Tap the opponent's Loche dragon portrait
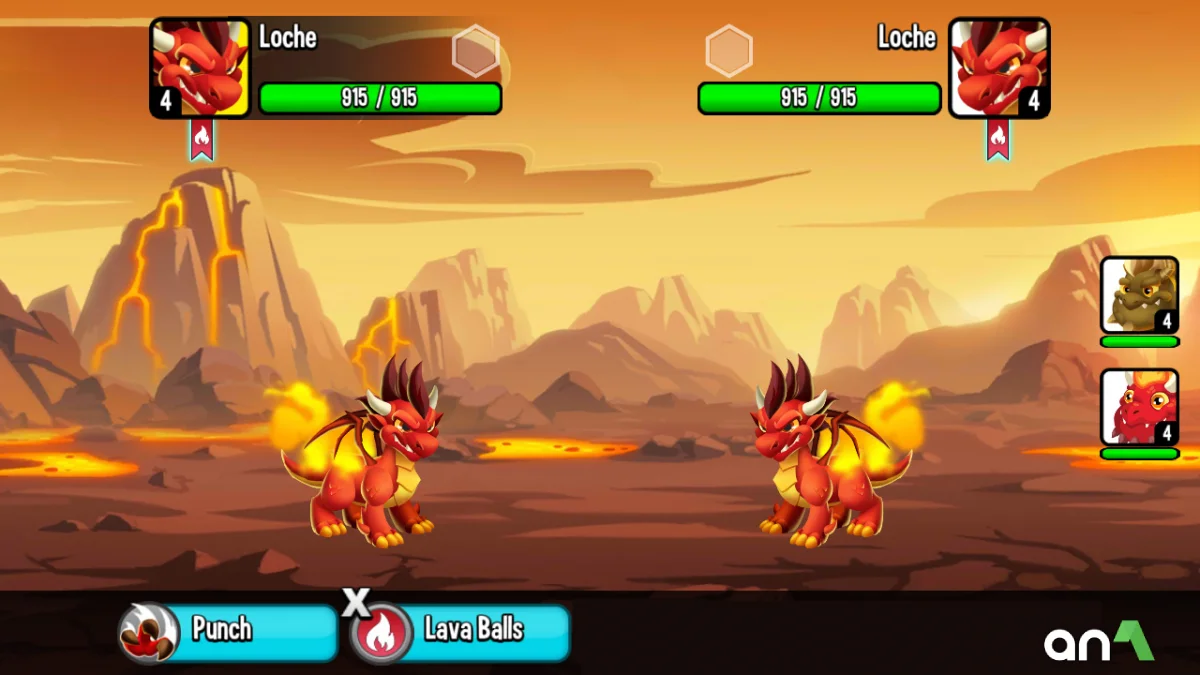This screenshot has height=675, width=1200. pyautogui.click(x=999, y=68)
